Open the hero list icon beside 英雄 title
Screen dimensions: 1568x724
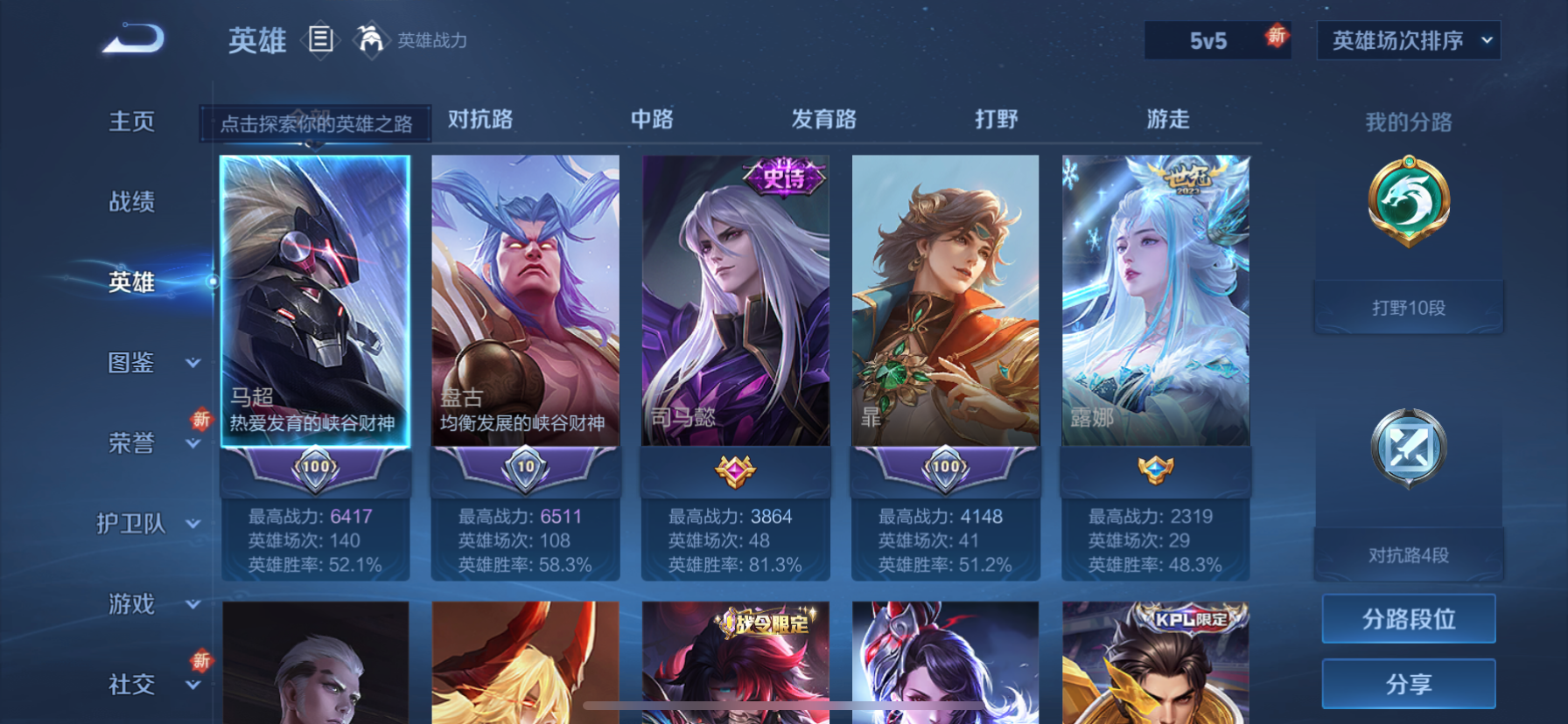pyautogui.click(x=321, y=41)
